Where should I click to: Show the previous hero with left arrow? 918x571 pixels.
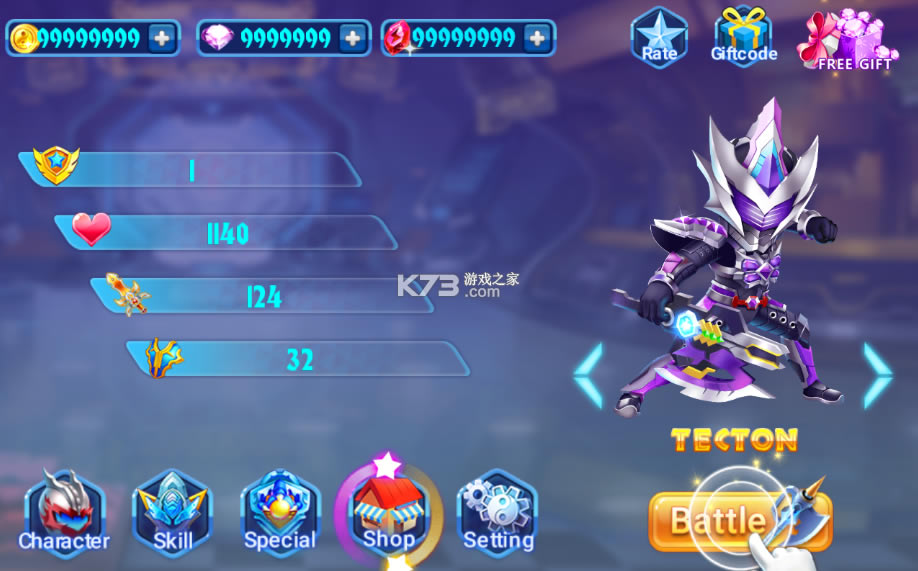pyautogui.click(x=589, y=375)
